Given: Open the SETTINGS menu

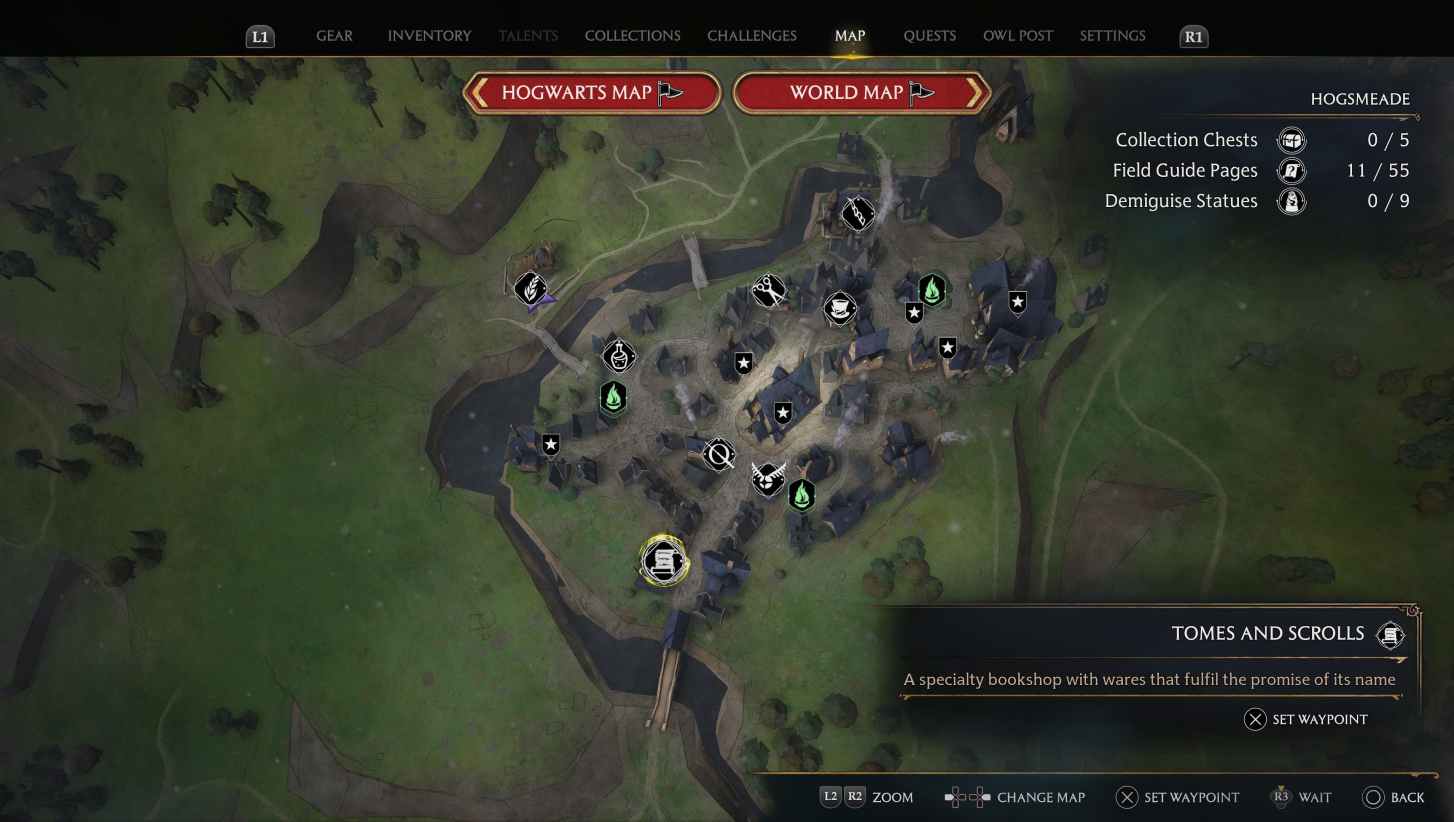Looking at the screenshot, I should 1112,35.
